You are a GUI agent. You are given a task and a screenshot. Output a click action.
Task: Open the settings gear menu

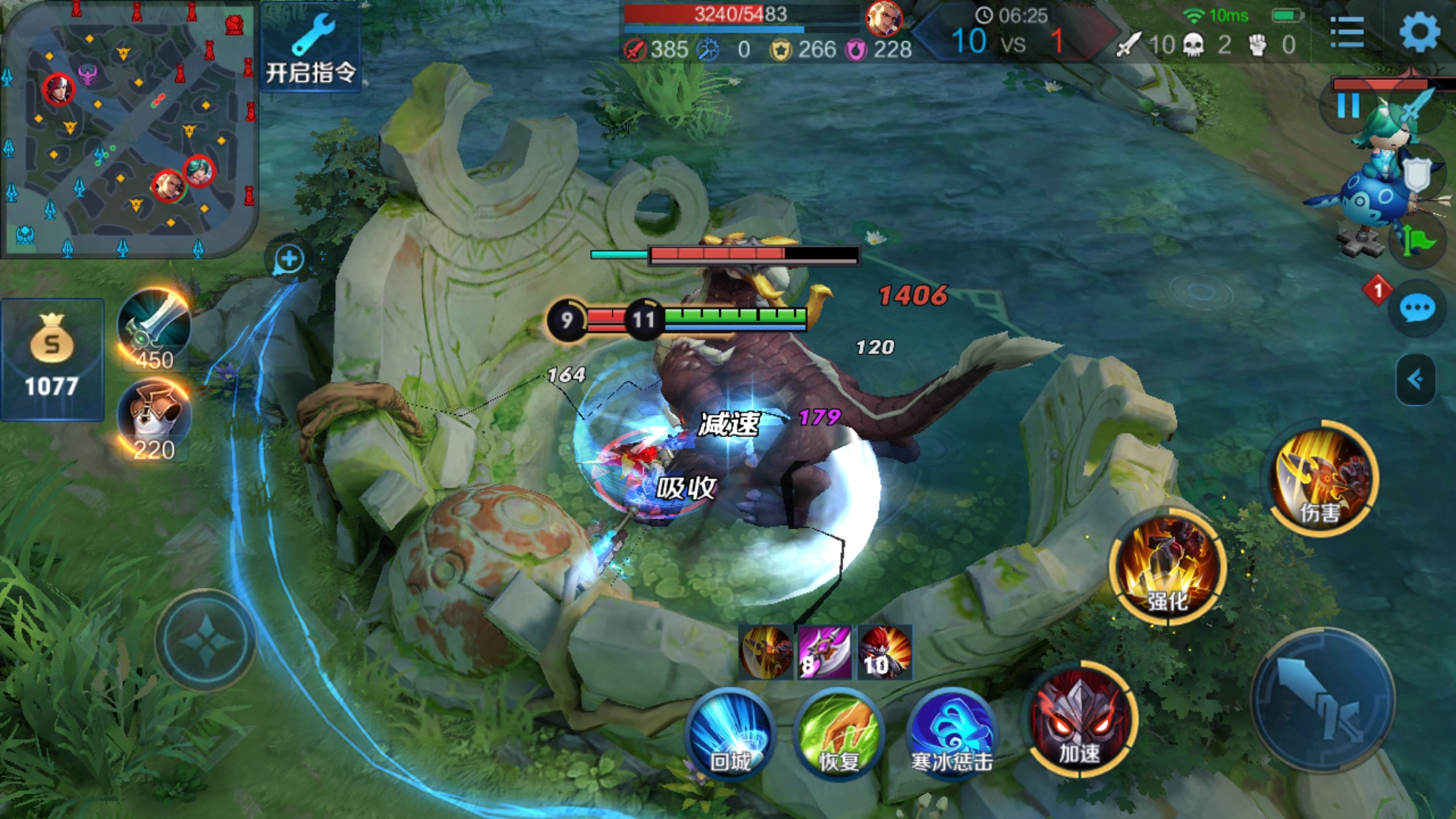tap(1419, 33)
